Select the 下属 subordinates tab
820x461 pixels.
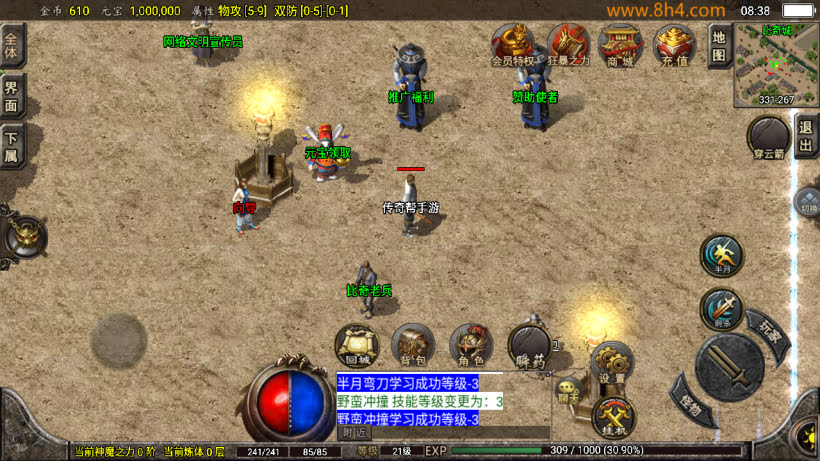tap(13, 146)
